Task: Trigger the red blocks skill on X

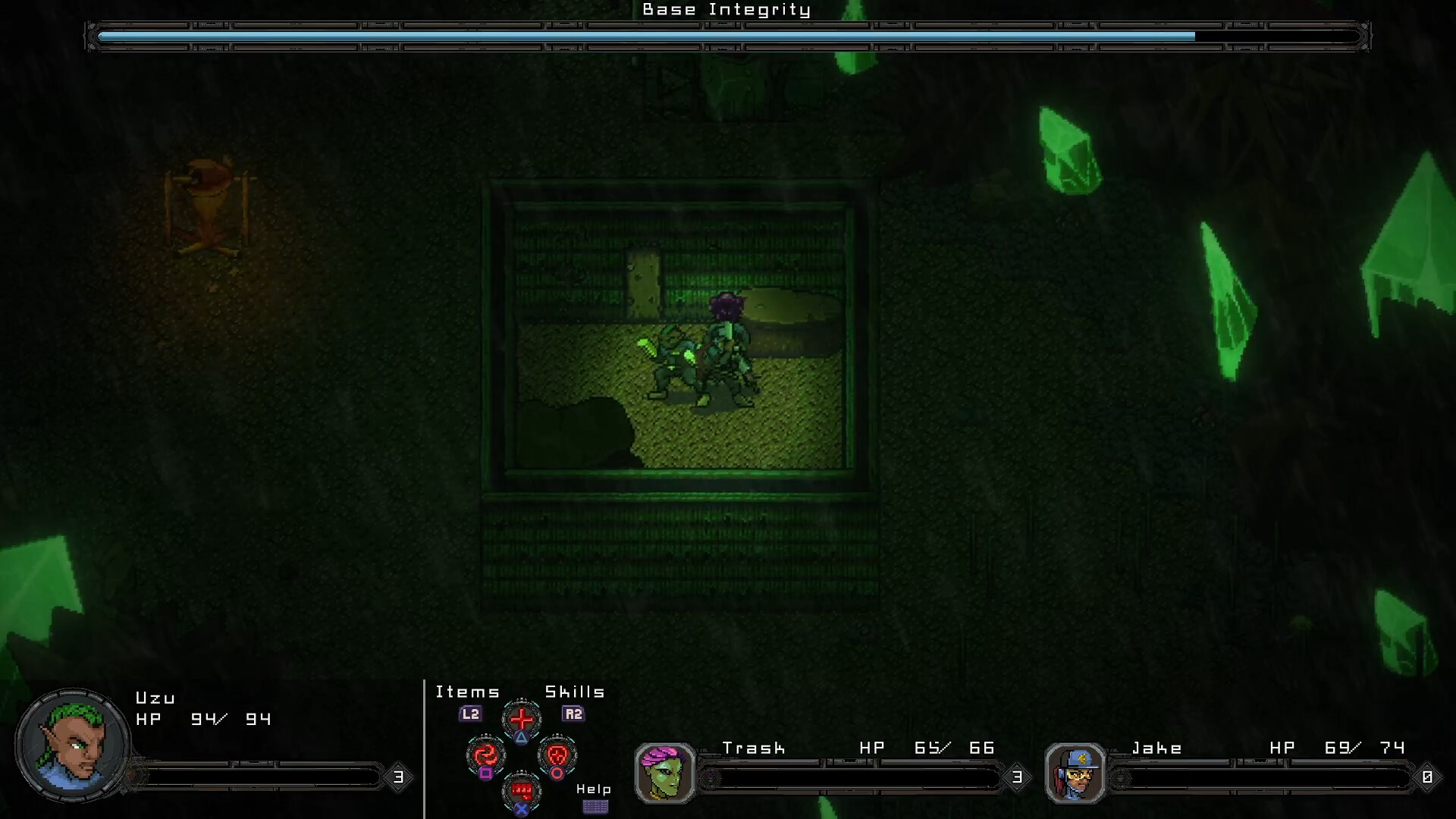Action: click(522, 791)
